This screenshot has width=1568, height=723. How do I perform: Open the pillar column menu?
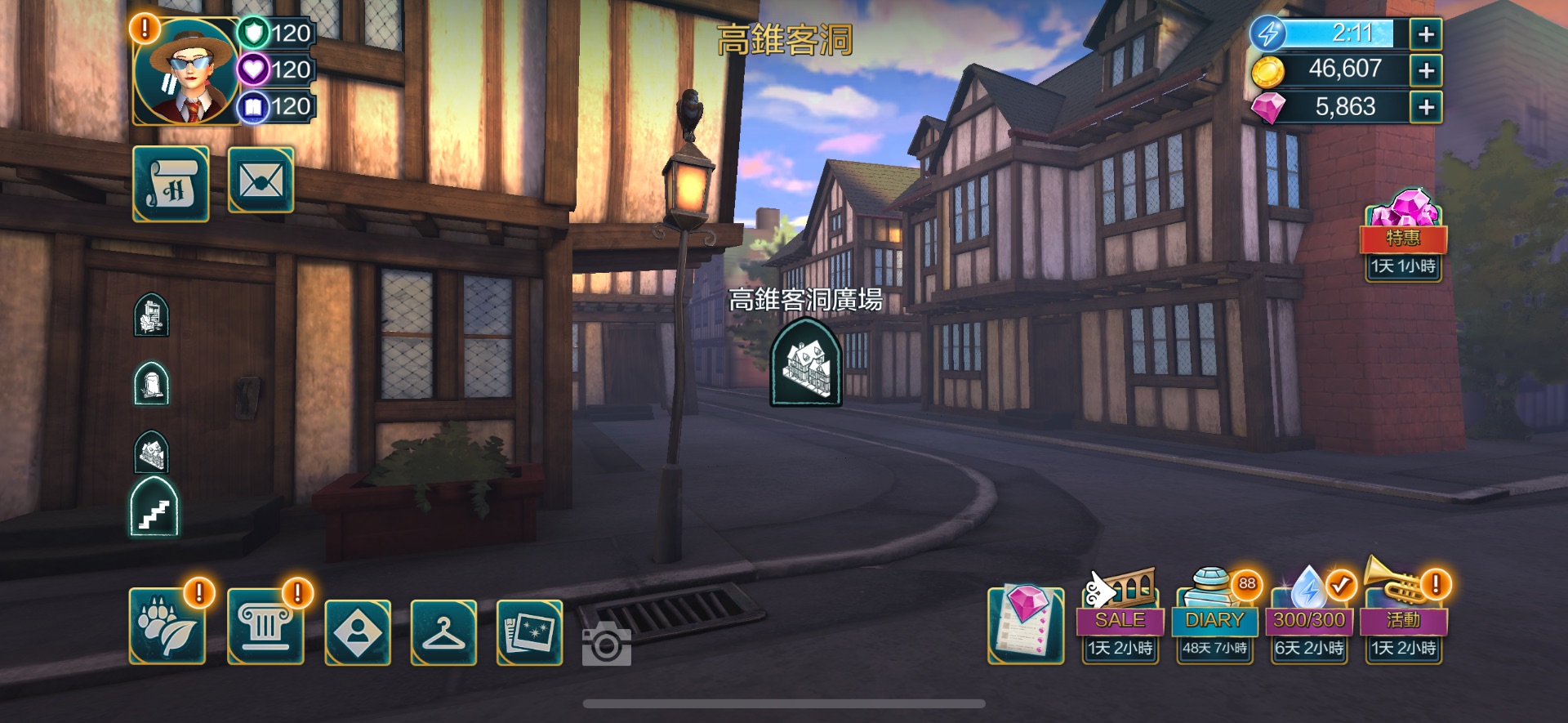pyautogui.click(x=265, y=627)
